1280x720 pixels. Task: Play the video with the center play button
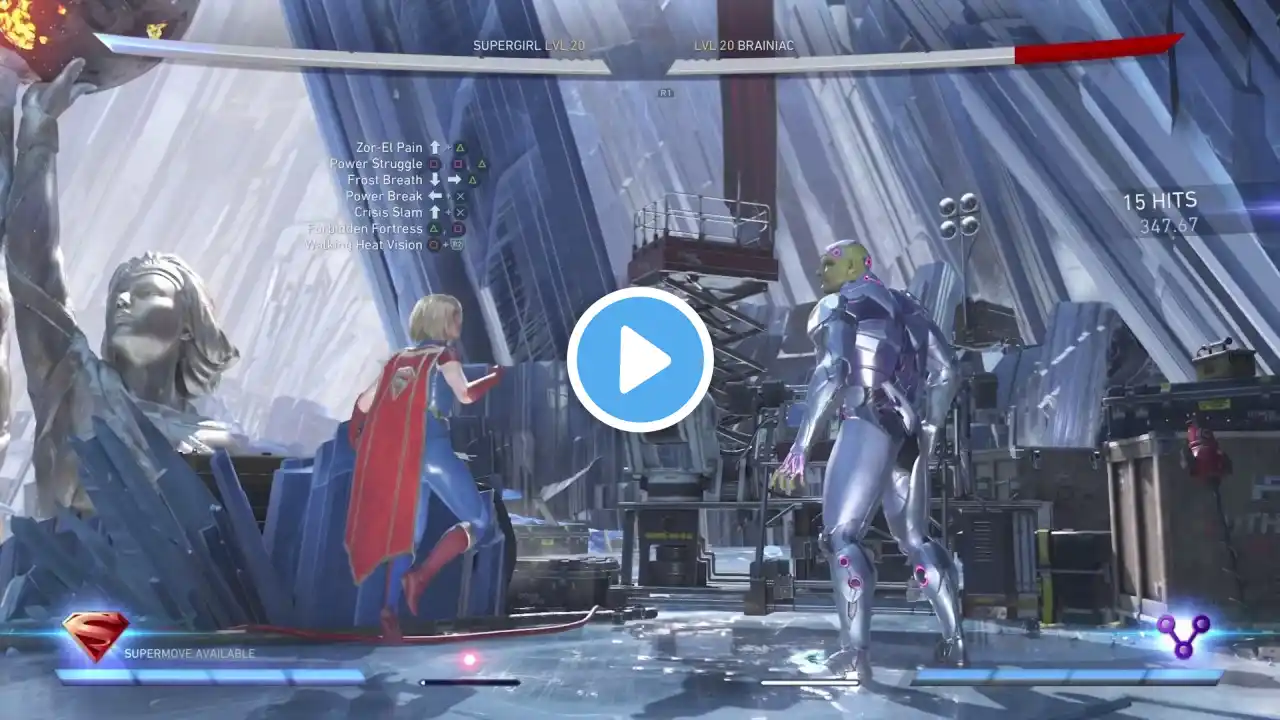[x=640, y=360]
